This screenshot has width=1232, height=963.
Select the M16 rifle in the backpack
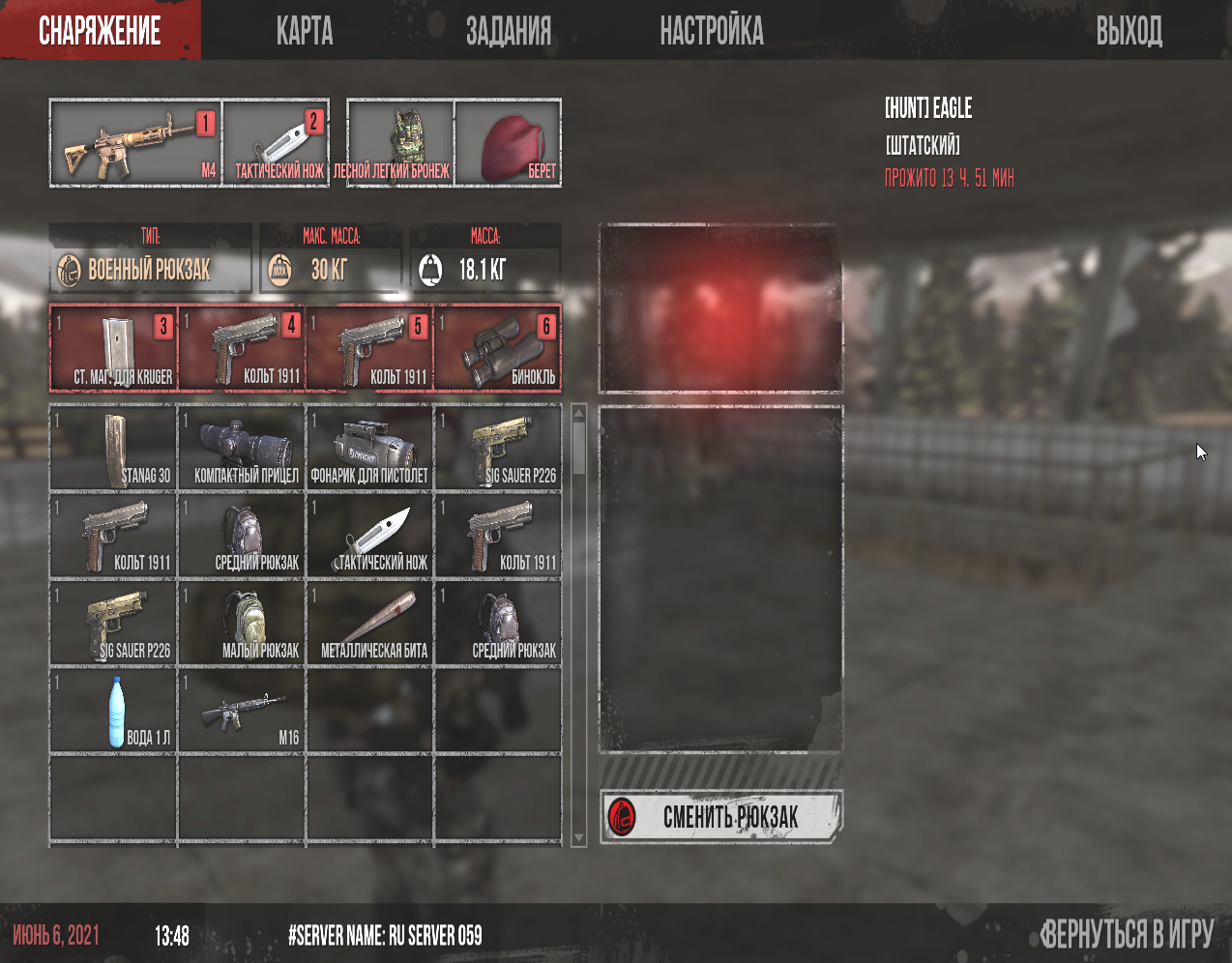coord(243,711)
